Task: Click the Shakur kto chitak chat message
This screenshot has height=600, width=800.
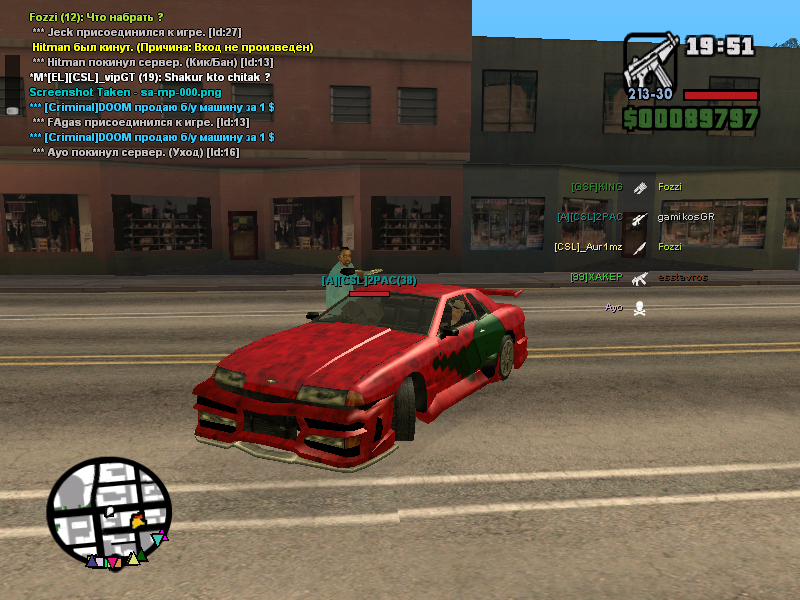Action: [x=150, y=77]
